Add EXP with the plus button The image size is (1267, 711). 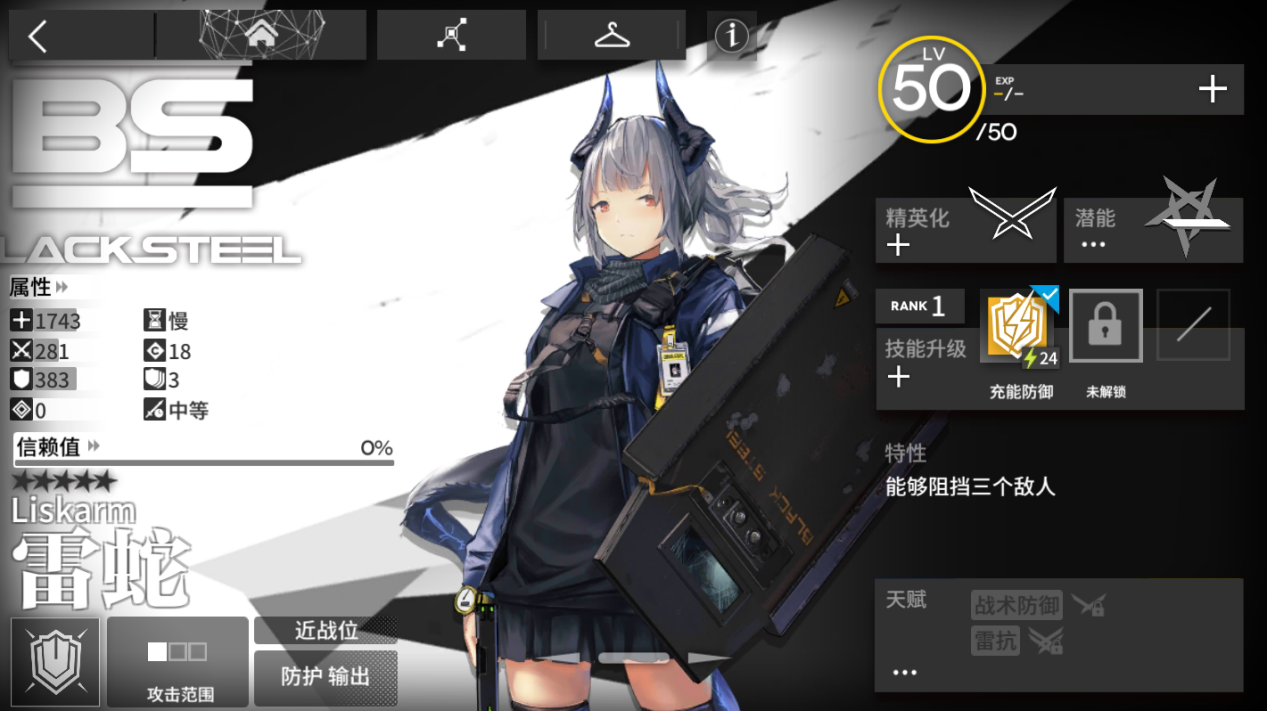point(1212,90)
